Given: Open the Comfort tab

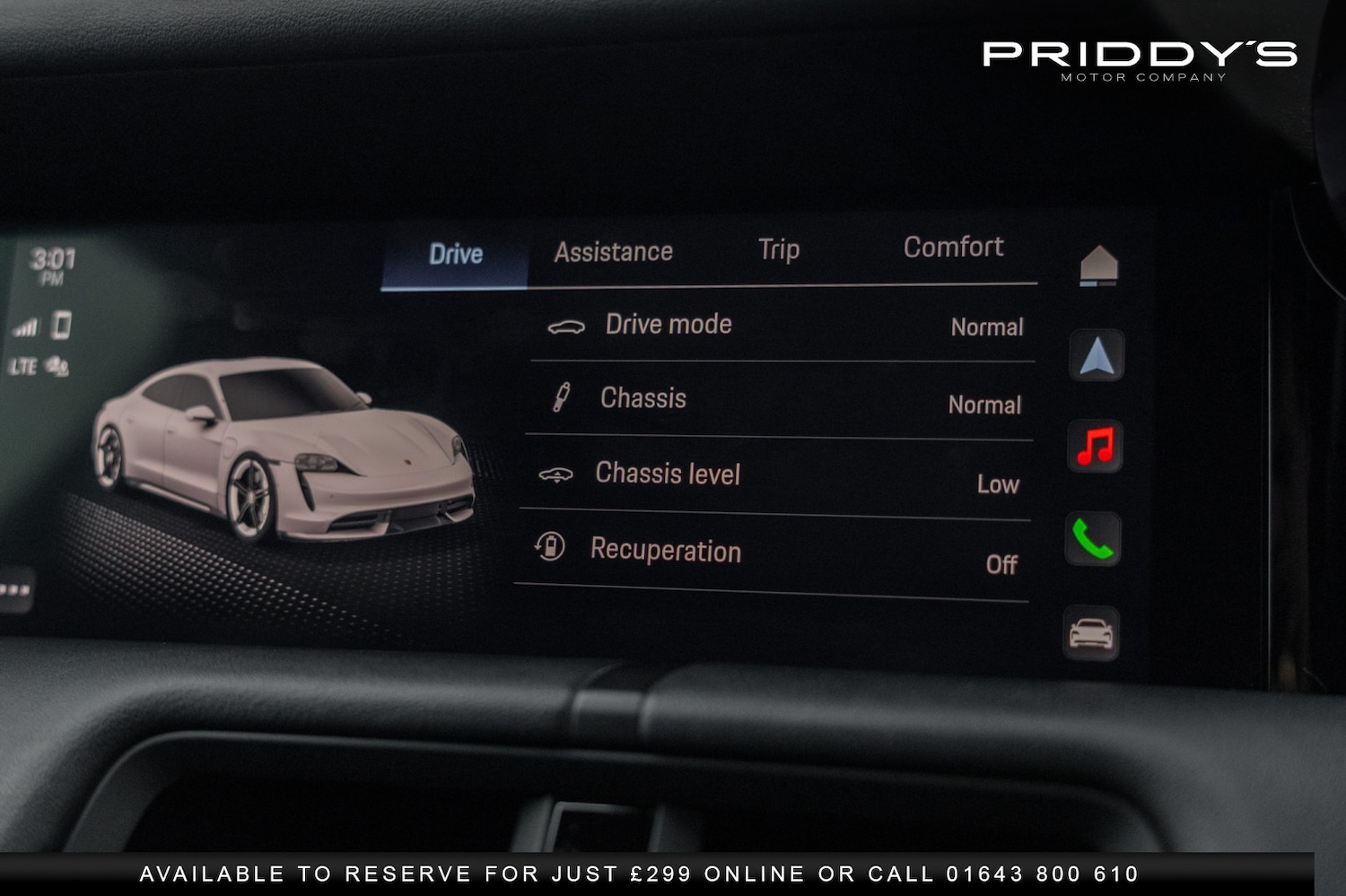Looking at the screenshot, I should (954, 247).
